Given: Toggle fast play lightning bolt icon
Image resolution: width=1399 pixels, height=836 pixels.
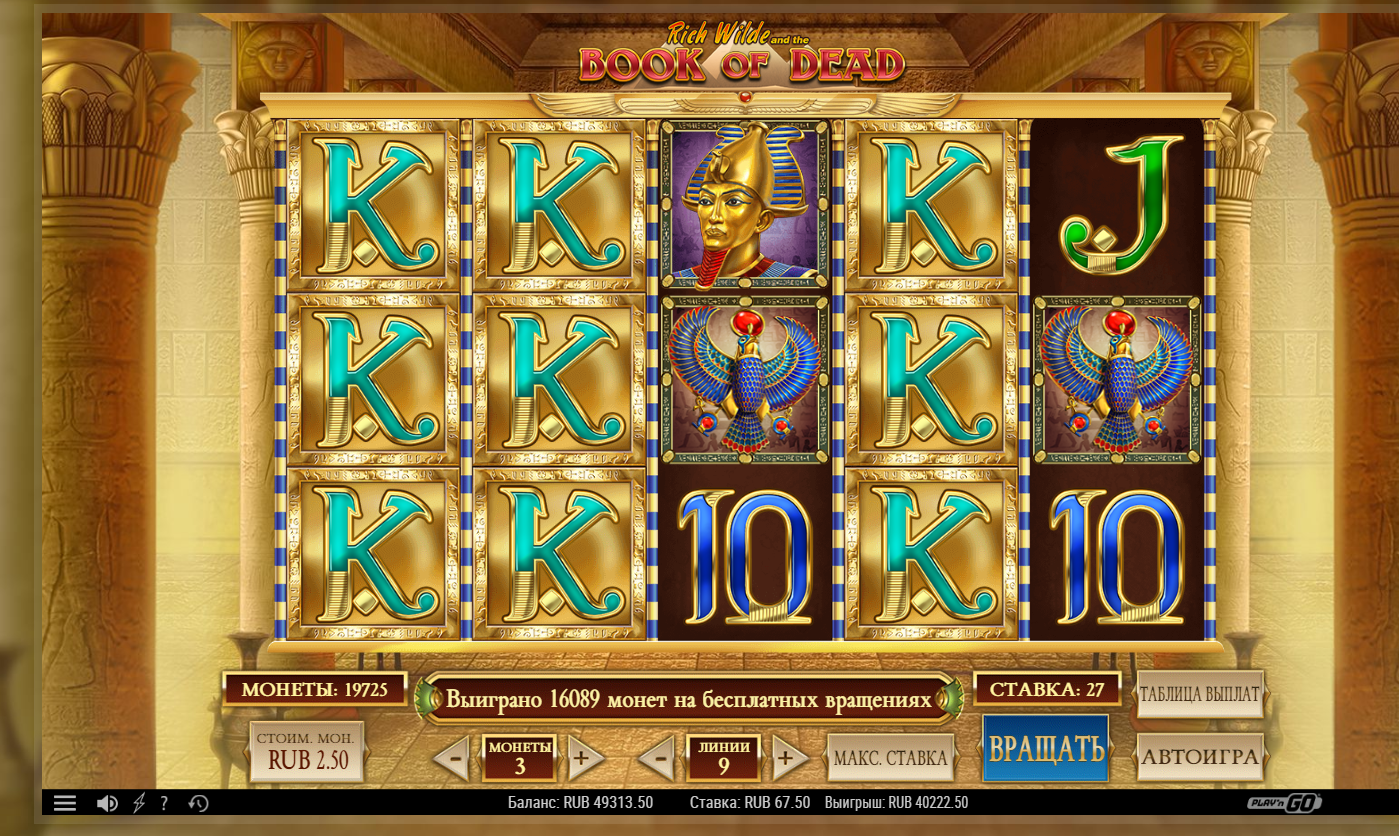Looking at the screenshot, I should coord(139,803).
